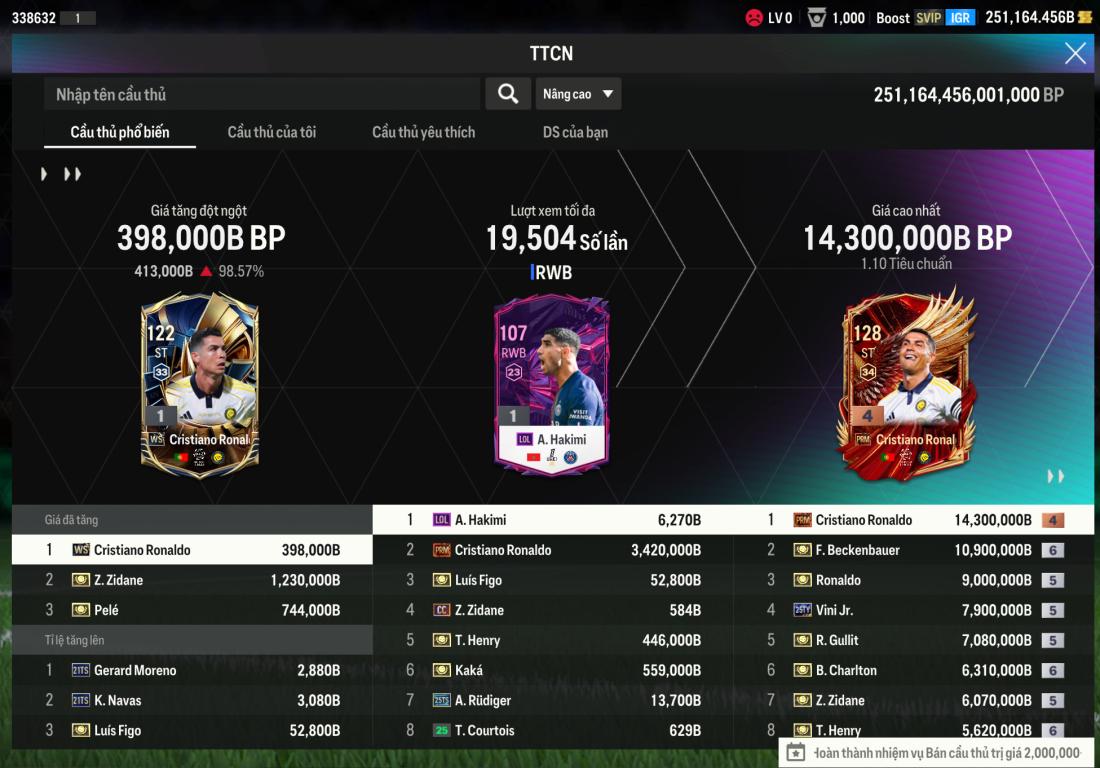Image resolution: width=1100 pixels, height=768 pixels.
Task: Select the 128 ST Cristiano Ronaldo card
Action: [903, 384]
